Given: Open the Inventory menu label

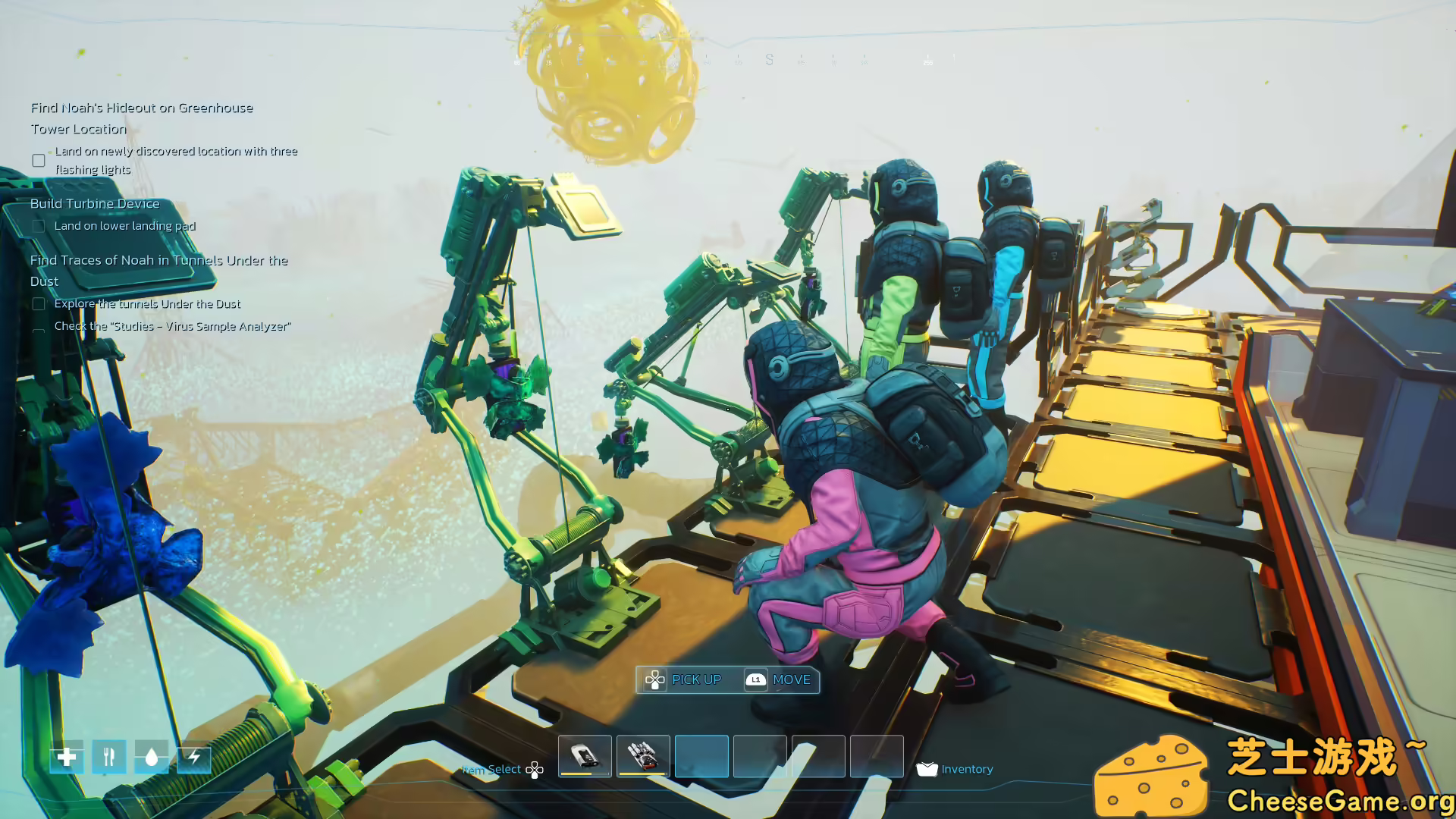Looking at the screenshot, I should coord(967,769).
